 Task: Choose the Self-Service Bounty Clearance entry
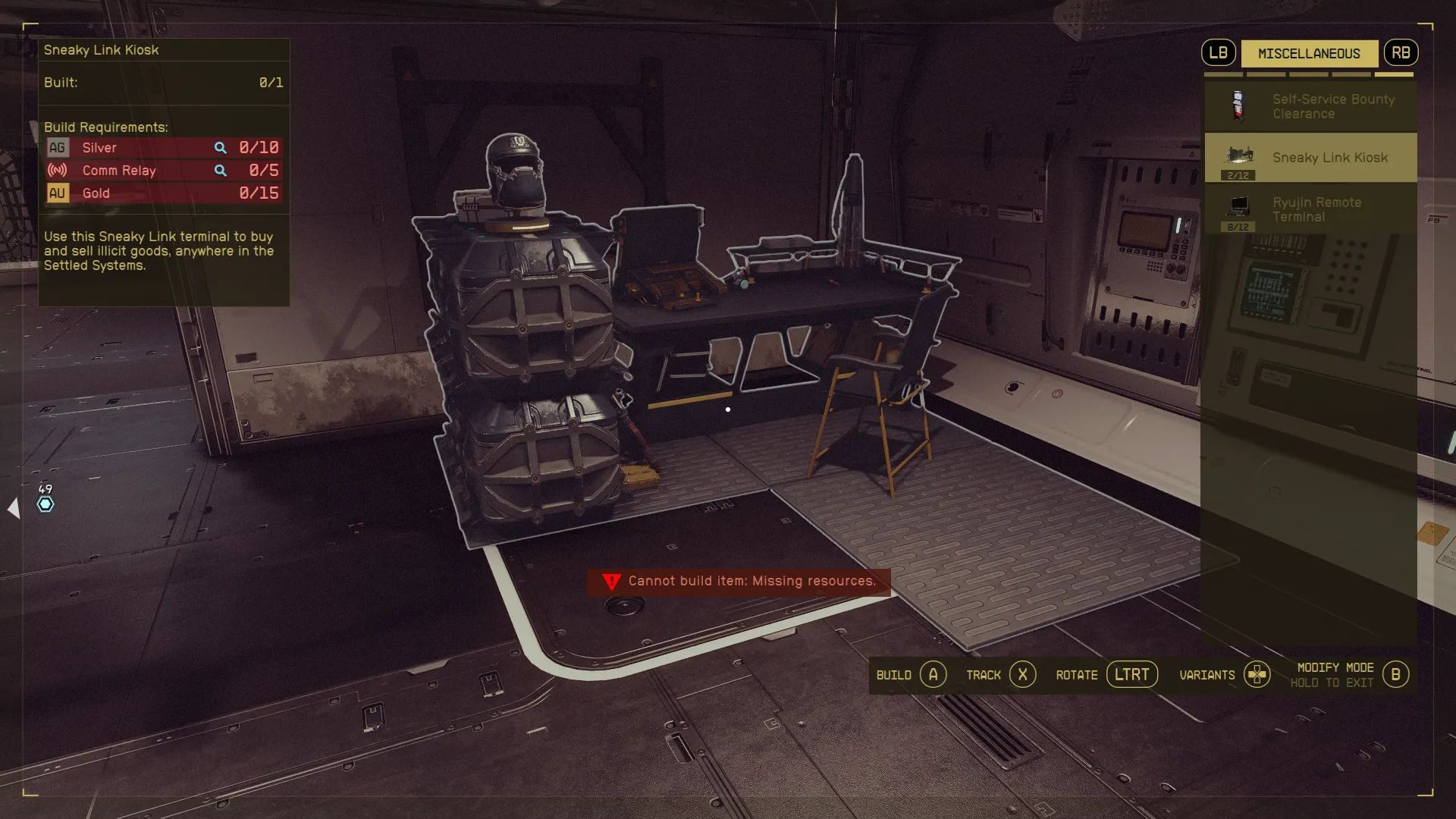1310,106
